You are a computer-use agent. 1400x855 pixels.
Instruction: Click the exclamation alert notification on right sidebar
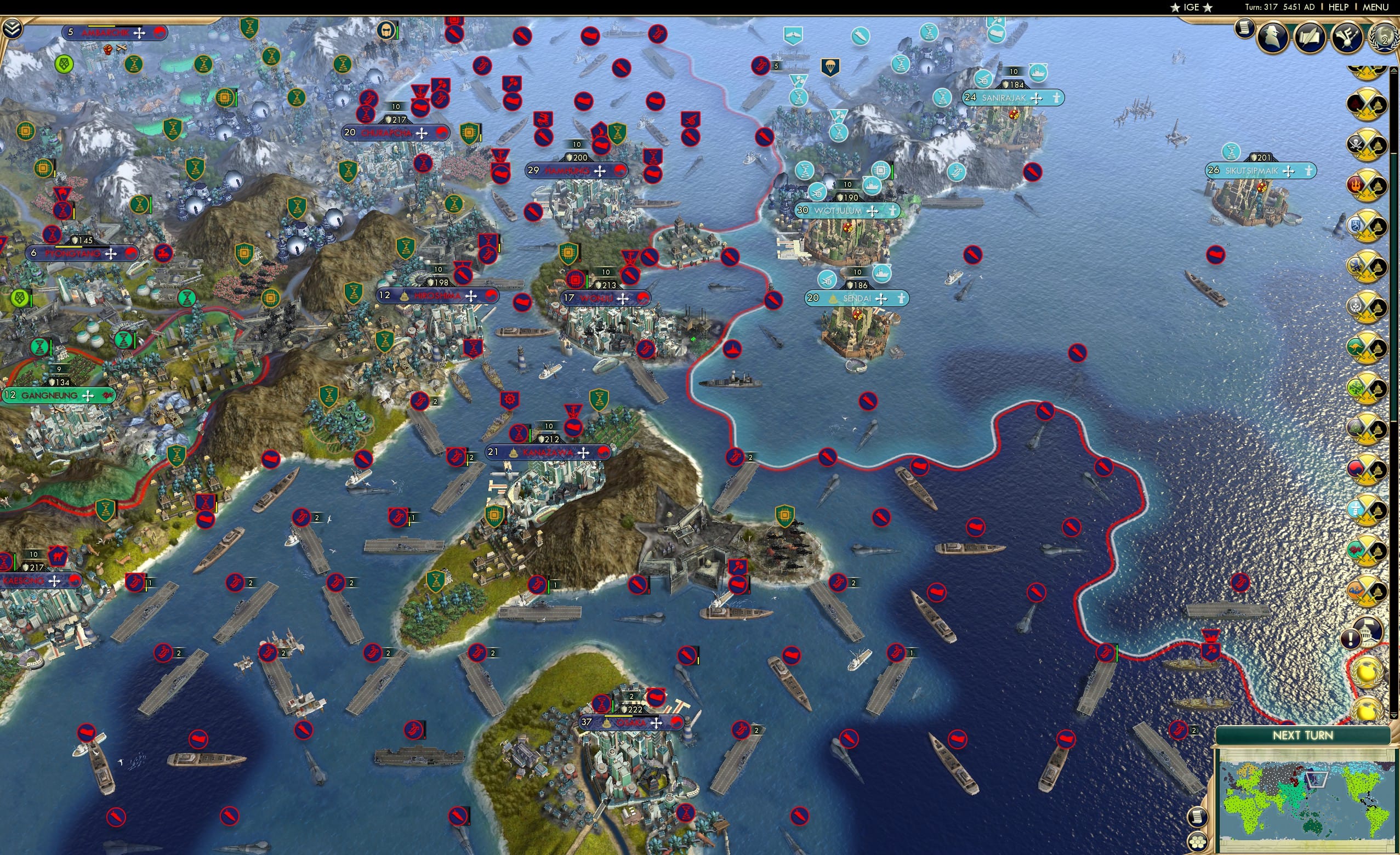[x=1351, y=640]
